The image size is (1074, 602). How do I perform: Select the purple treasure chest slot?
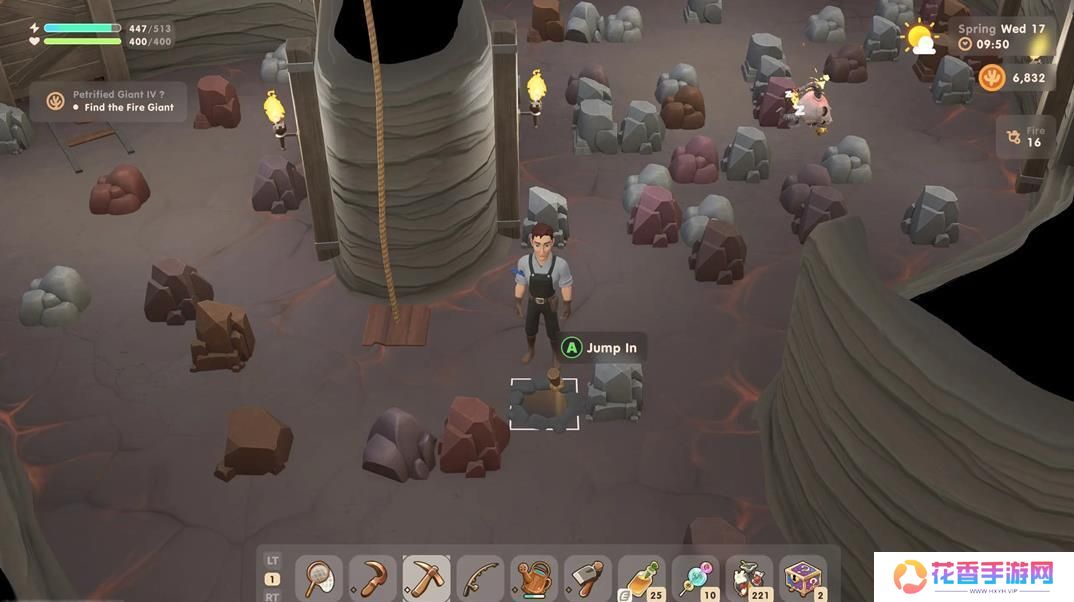pos(803,578)
